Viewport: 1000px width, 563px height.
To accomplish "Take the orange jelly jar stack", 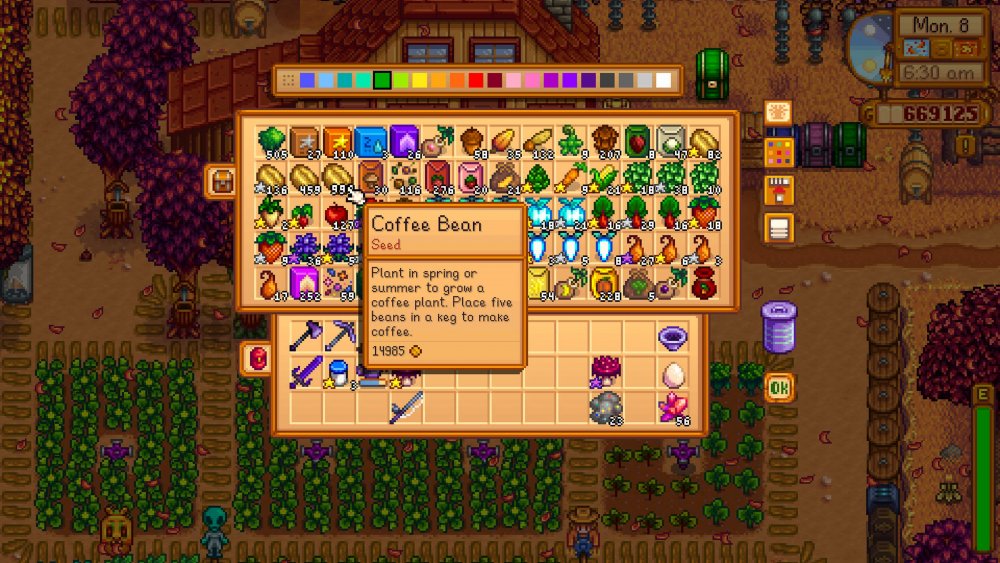I will point(604,282).
